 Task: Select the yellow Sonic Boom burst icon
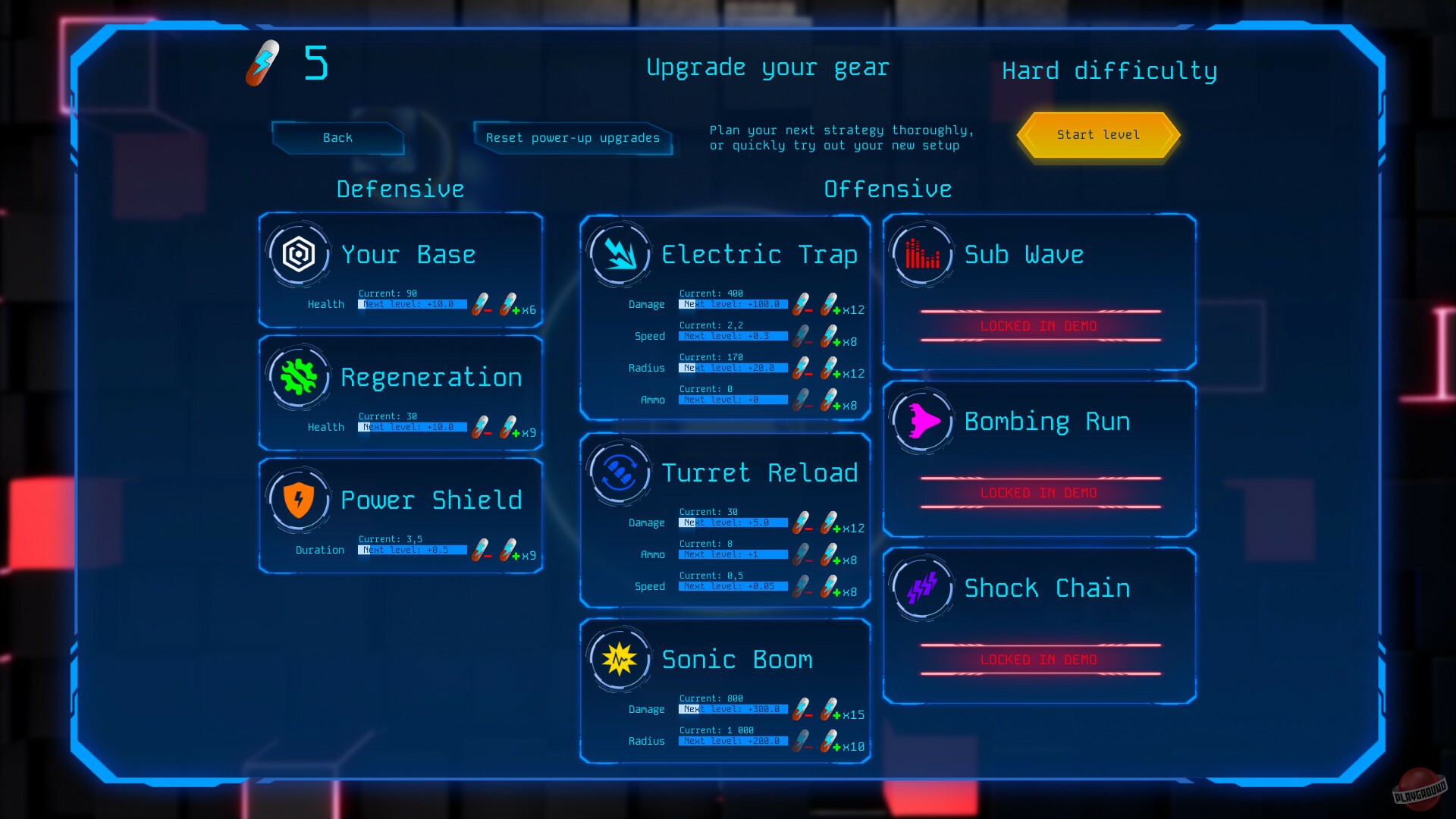point(620,658)
